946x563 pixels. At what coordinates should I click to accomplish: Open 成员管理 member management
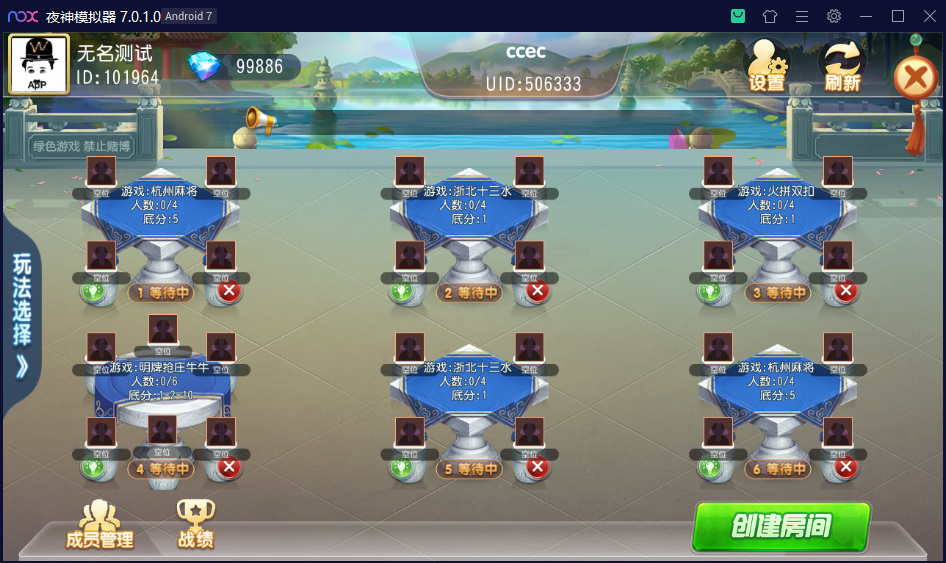pyautogui.click(x=99, y=525)
